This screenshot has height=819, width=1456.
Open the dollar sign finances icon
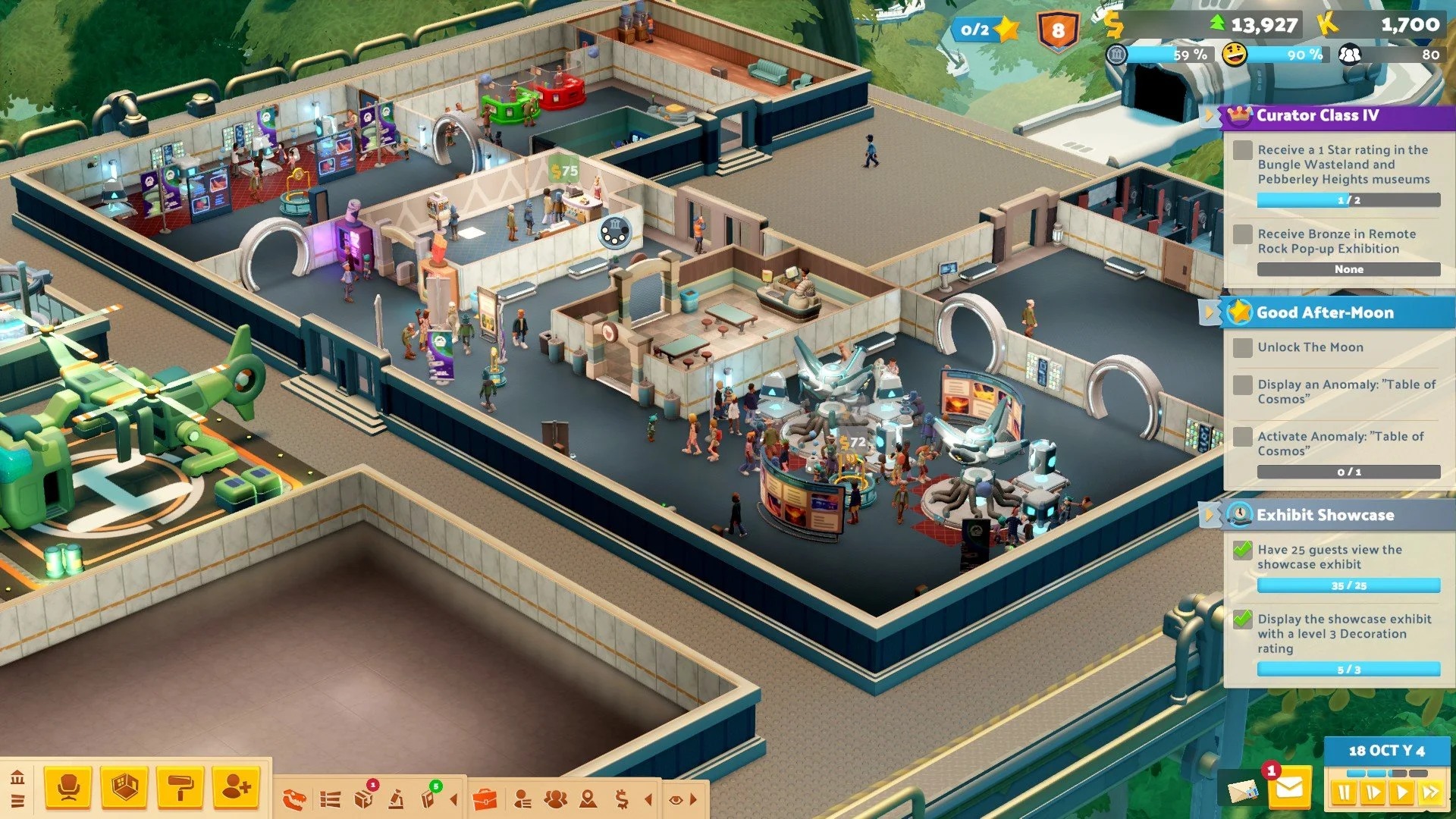pos(622,799)
